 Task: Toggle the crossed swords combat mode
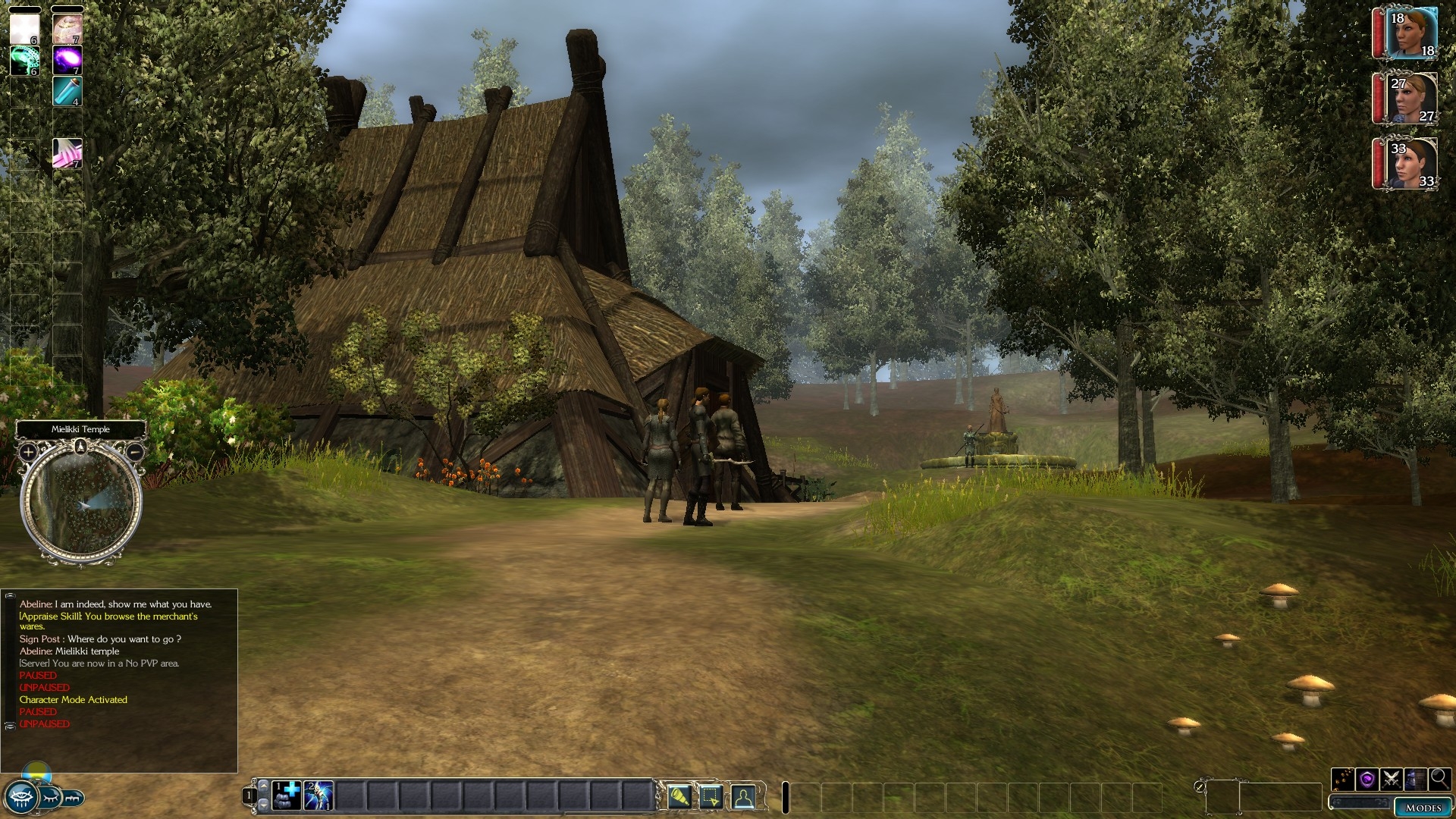click(x=1392, y=780)
